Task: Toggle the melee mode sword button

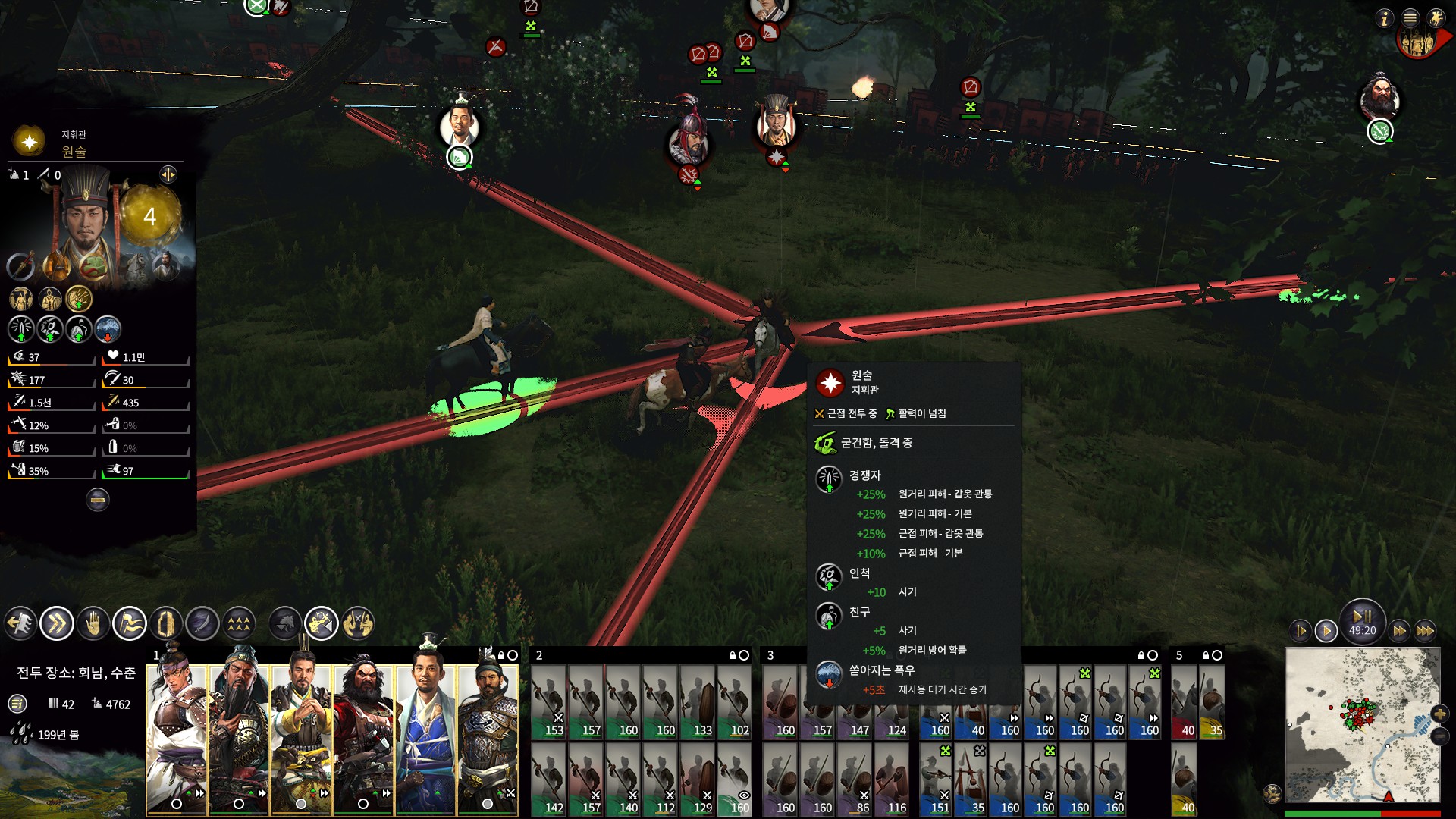Action: point(202,624)
